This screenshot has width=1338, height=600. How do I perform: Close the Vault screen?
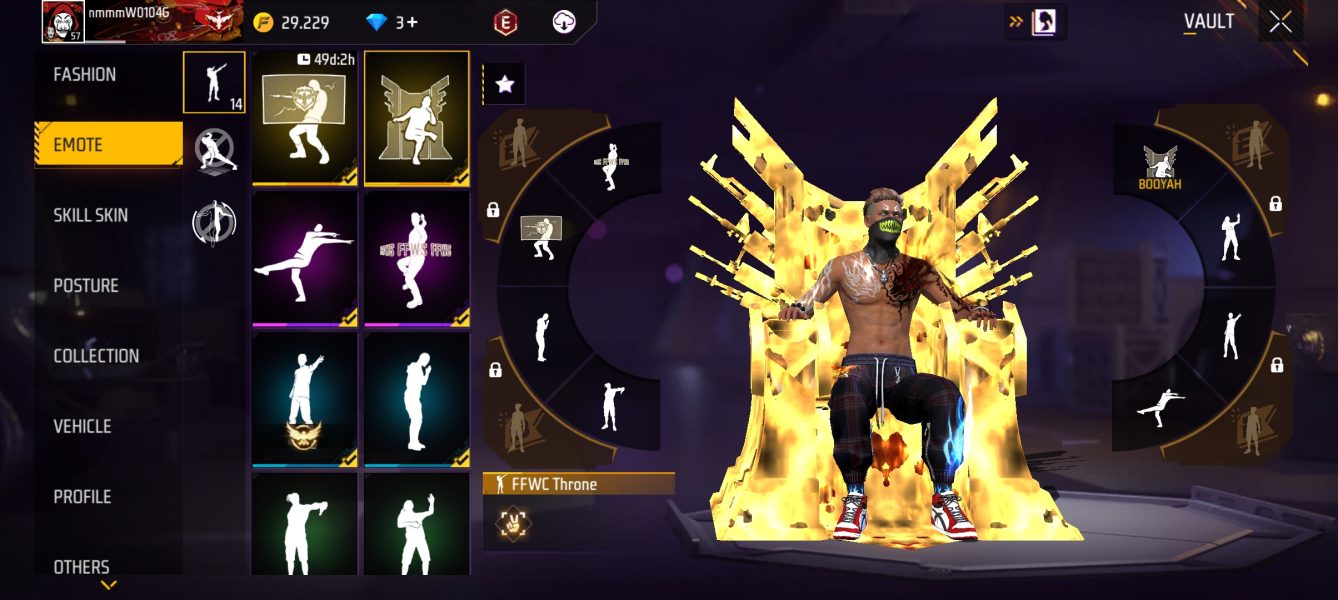point(1280,22)
